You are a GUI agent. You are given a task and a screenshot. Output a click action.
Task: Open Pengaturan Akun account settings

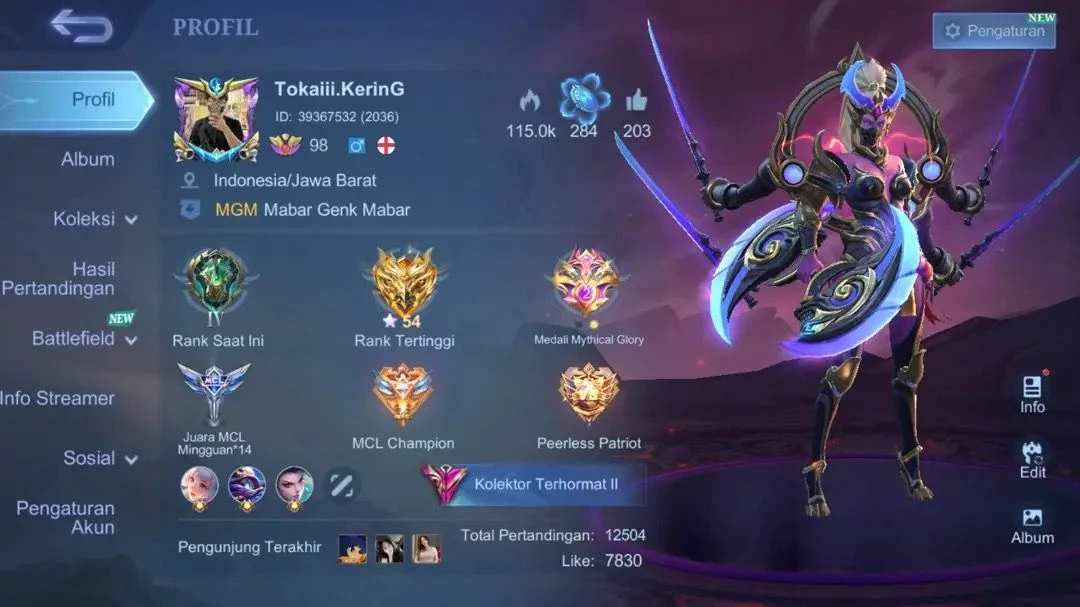tap(66, 518)
